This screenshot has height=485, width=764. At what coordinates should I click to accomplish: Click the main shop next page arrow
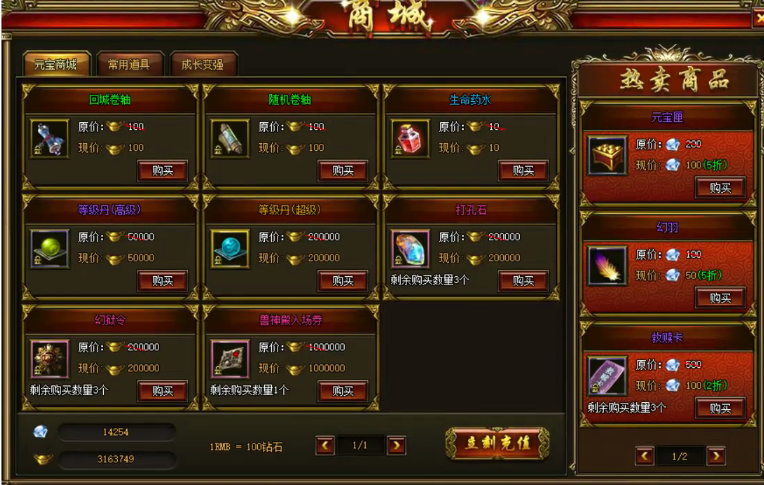pyautogui.click(x=397, y=446)
